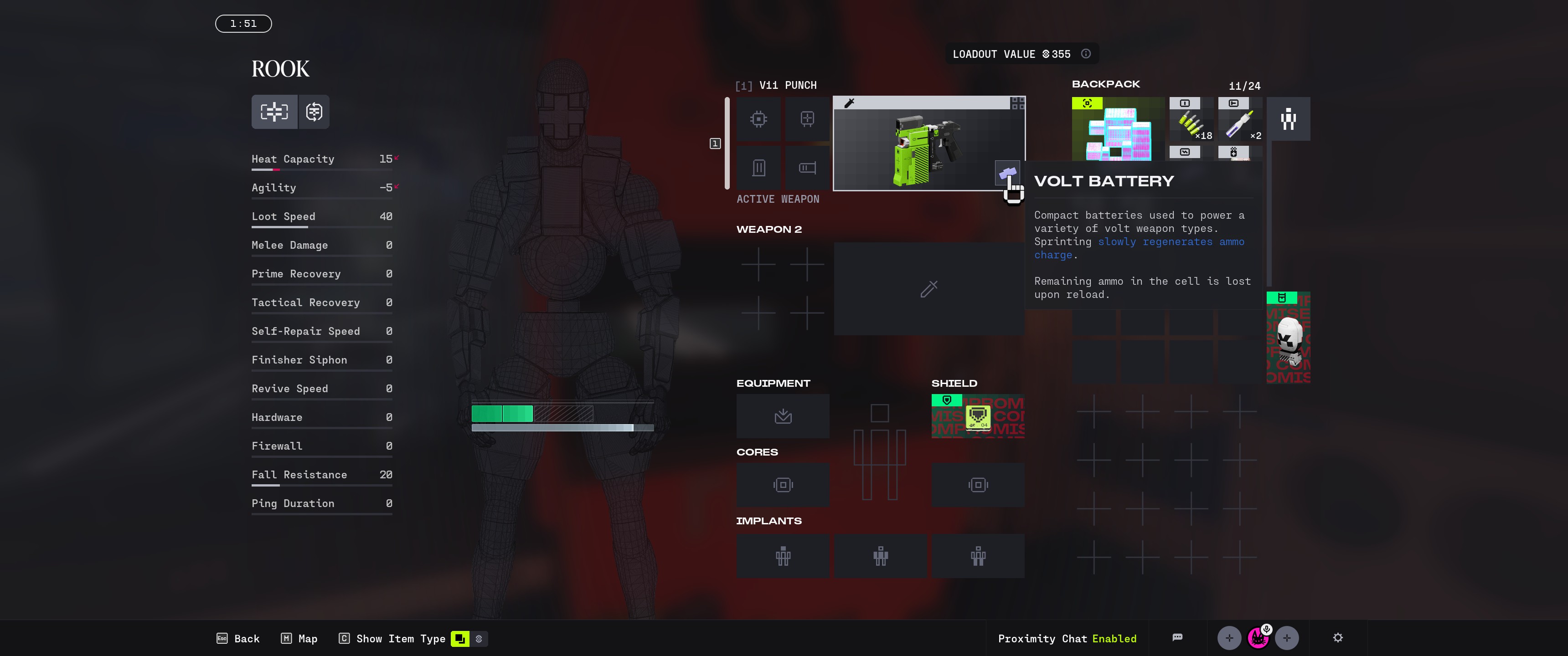This screenshot has height=656, width=1568.
Task: Select the syringe item stack x2
Action: point(1239,125)
